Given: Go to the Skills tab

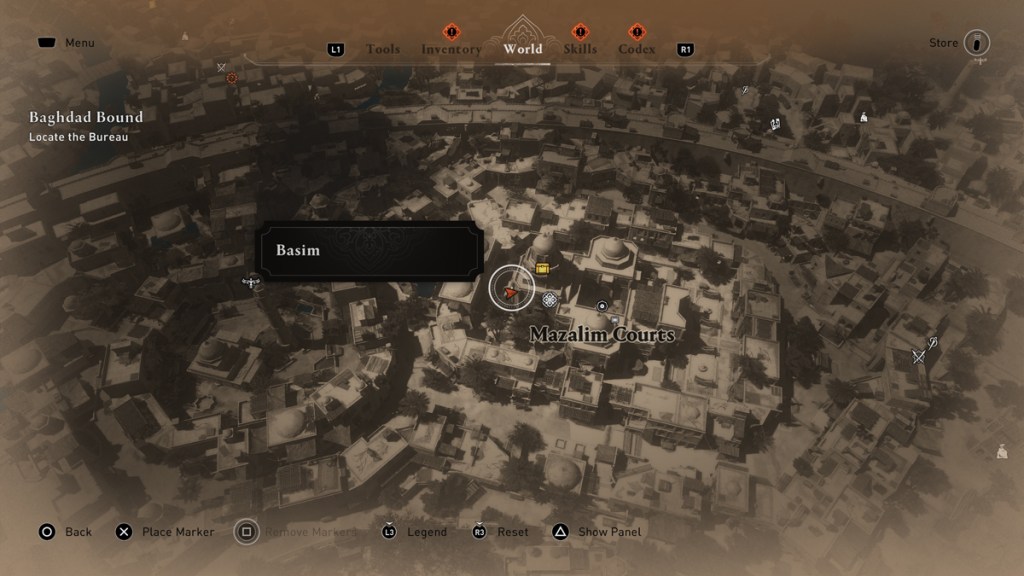Looking at the screenshot, I should (580, 49).
